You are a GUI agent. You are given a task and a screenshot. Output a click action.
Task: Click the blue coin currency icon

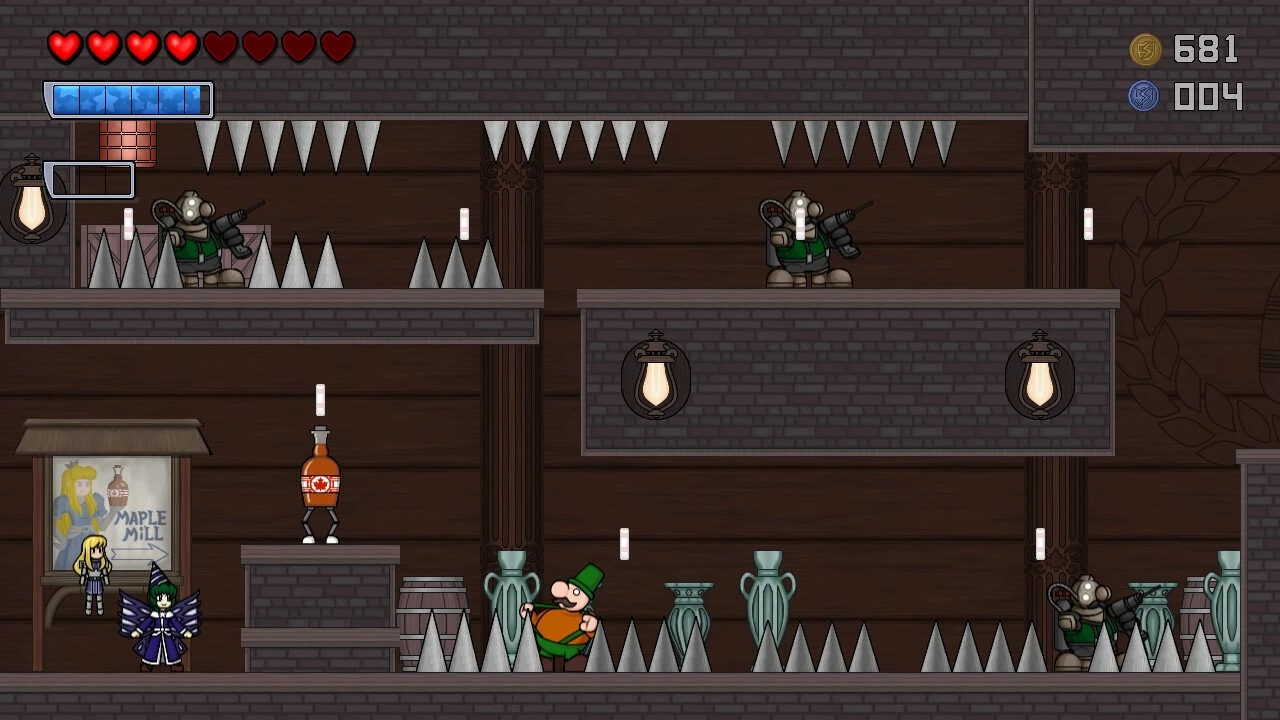(1144, 96)
